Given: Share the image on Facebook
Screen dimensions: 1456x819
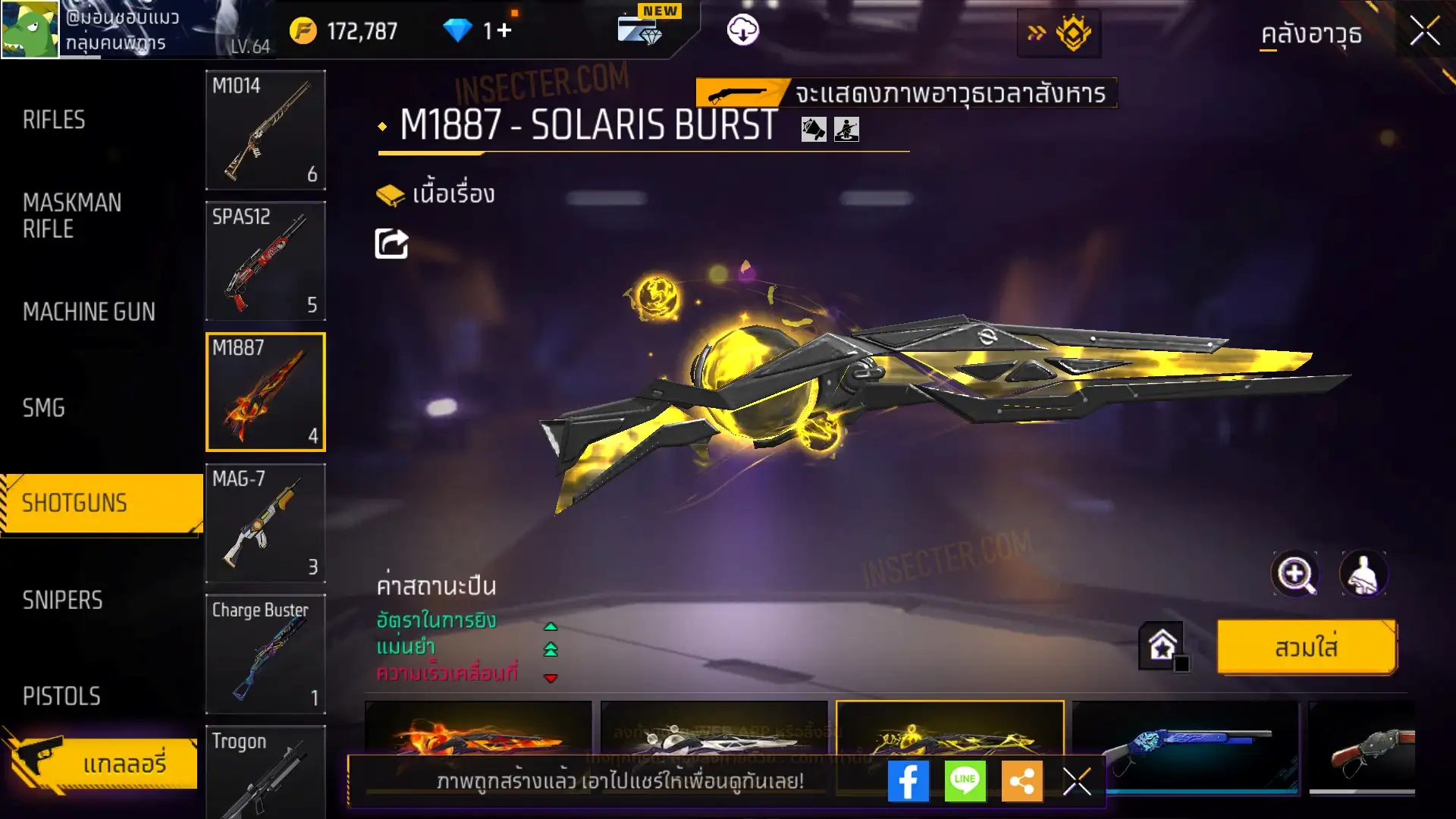Looking at the screenshot, I should pos(908,781).
